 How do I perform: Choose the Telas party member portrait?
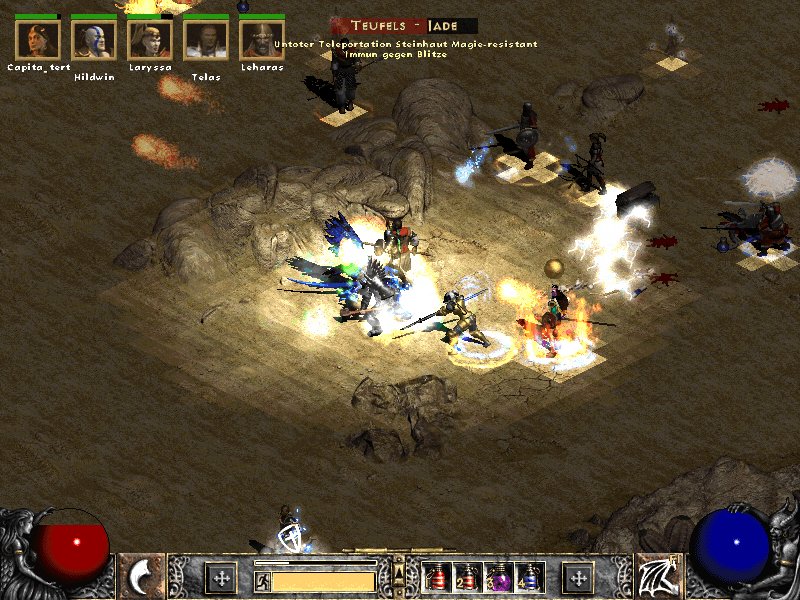coord(206,39)
